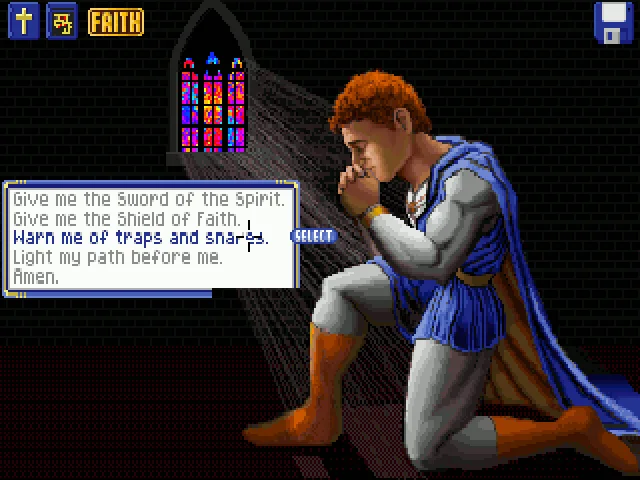The image size is (640, 480).
Task: Pick "Light my path before me" prayer
Action: coord(117,257)
